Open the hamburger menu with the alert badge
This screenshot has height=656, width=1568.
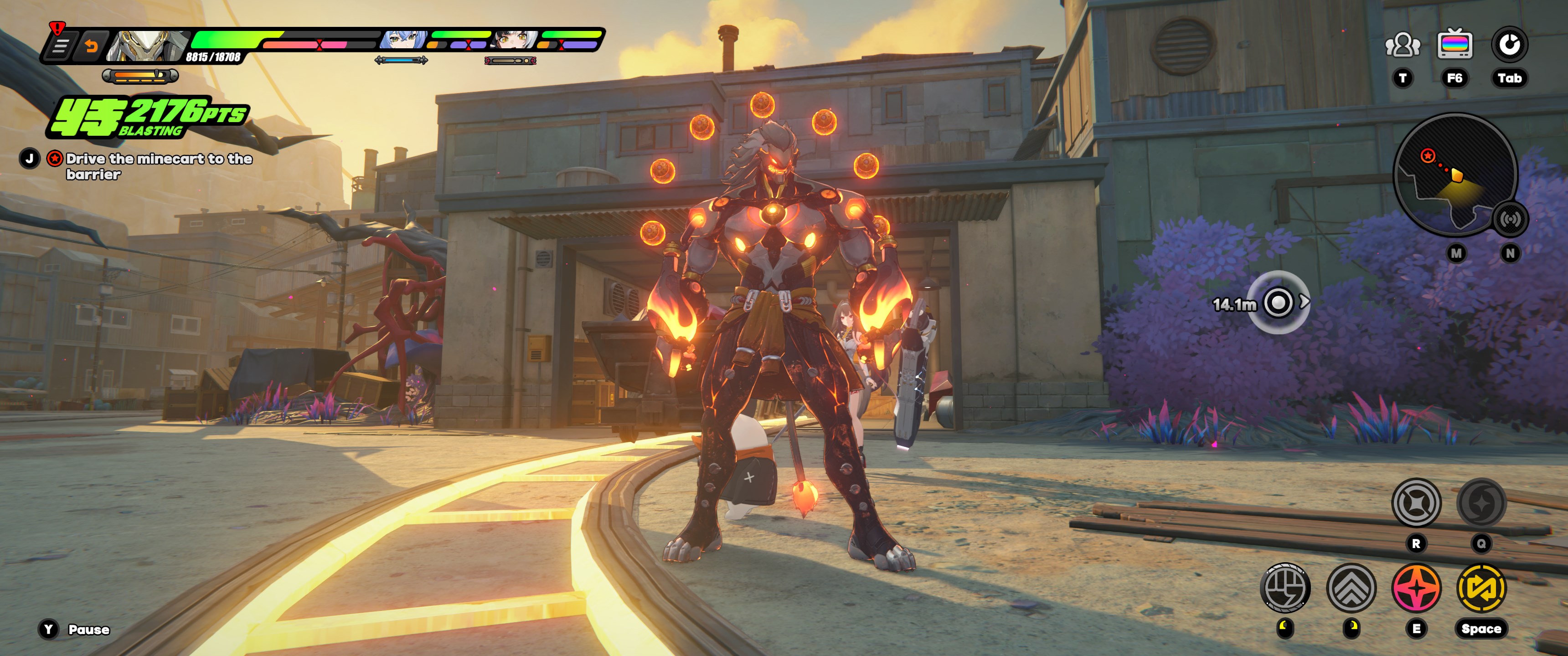59,46
